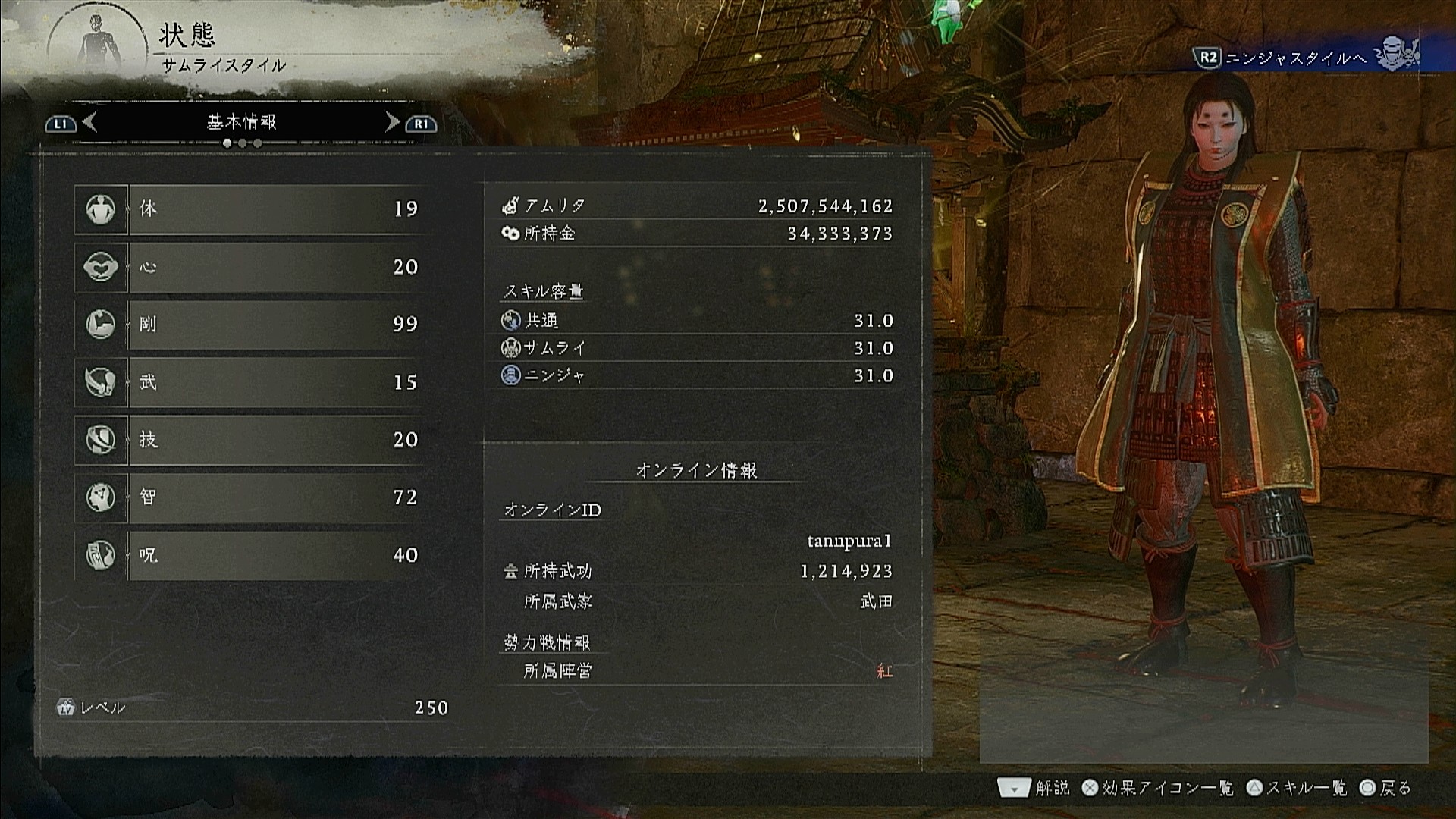Go to the previous status page arrow
The width and height of the screenshot is (1456, 819).
click(x=89, y=122)
